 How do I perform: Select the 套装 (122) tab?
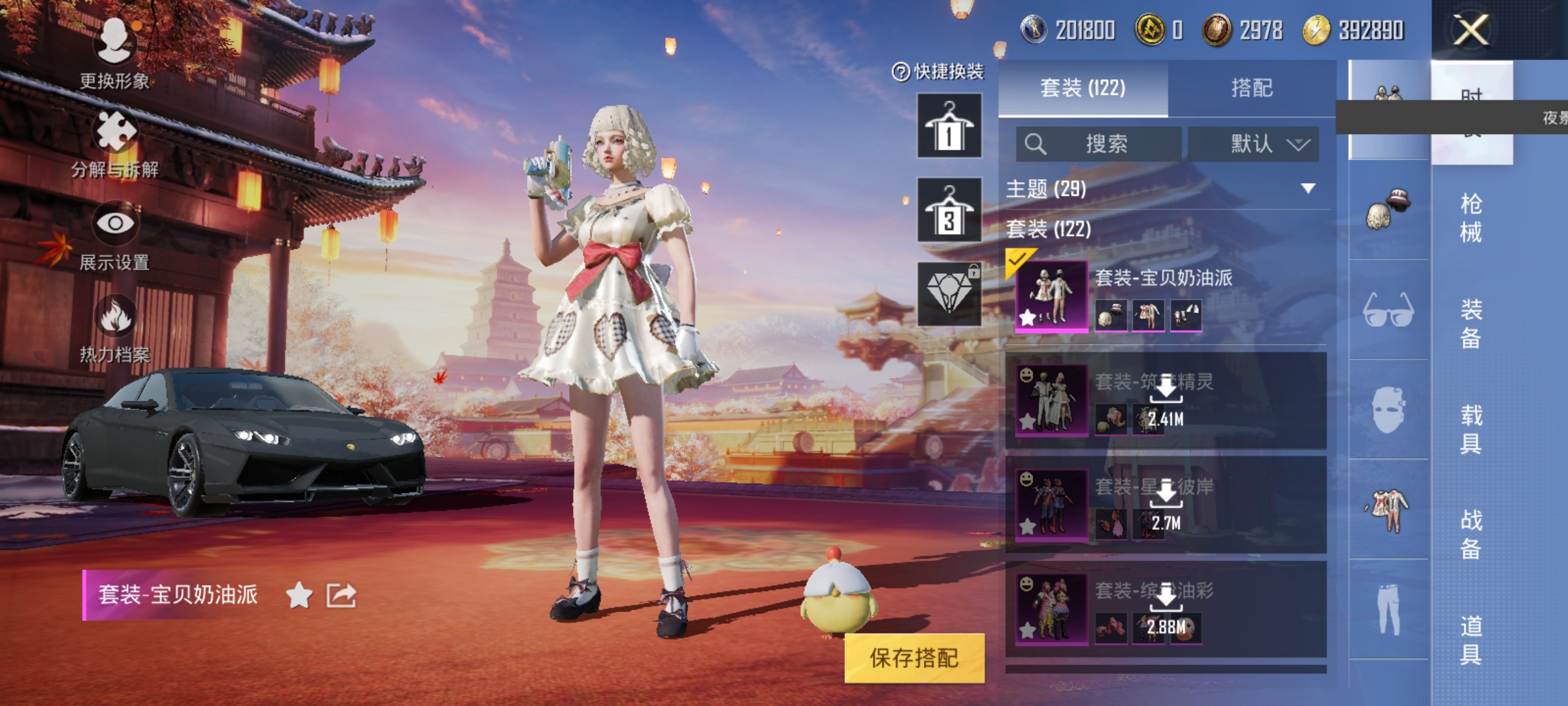[1083, 88]
